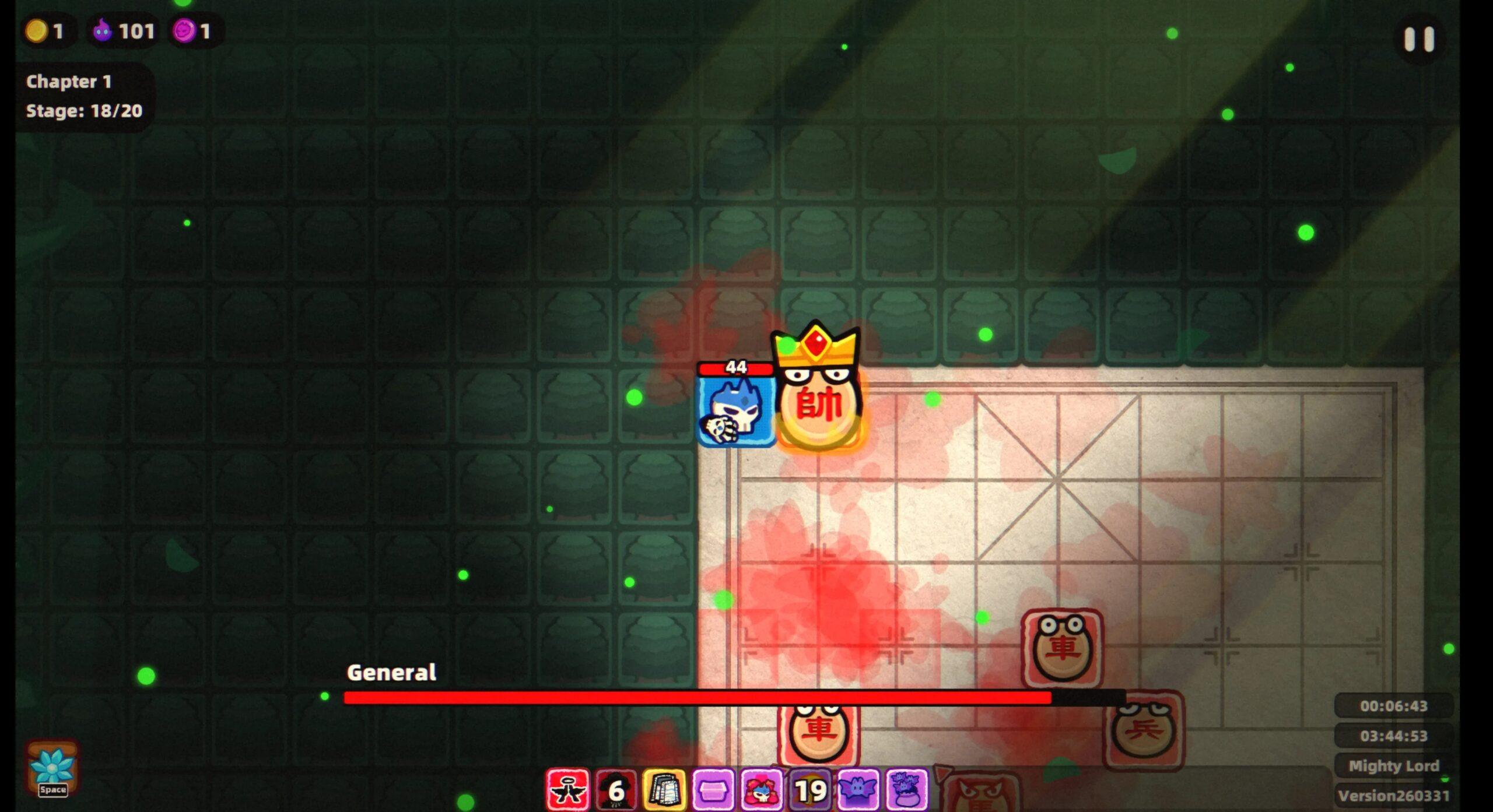Click the hotbar icon showing number 19
This screenshot has height=812, width=1493.
click(x=810, y=790)
